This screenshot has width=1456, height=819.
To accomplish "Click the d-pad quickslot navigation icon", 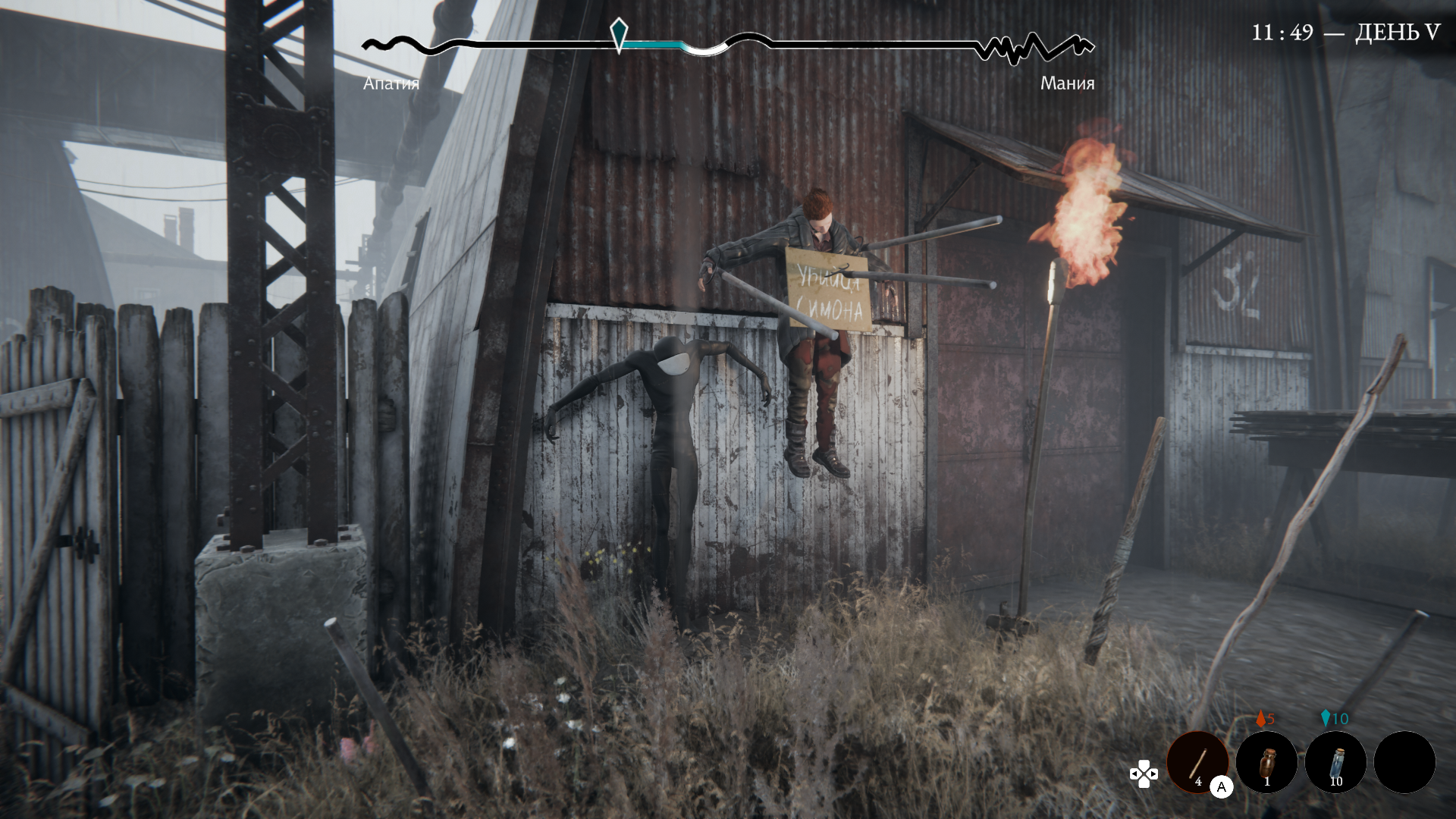I will coord(1143,773).
